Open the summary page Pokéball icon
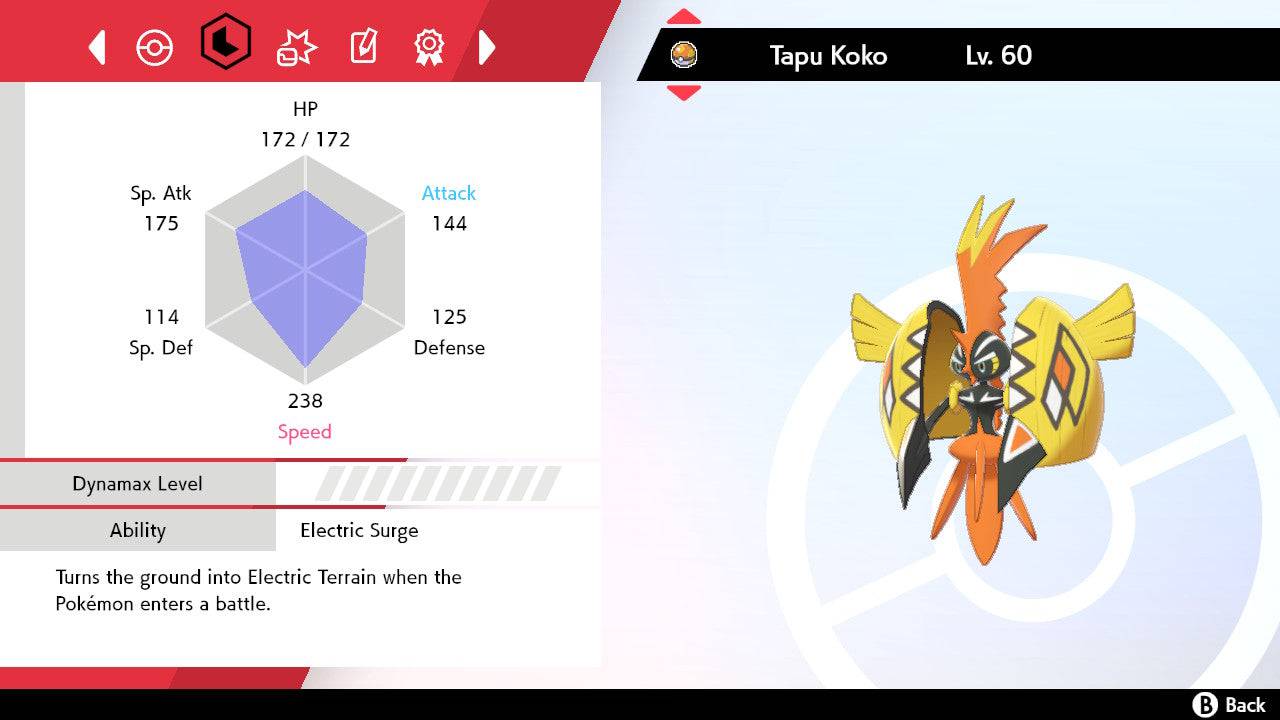Image resolution: width=1280 pixels, height=720 pixels. tap(155, 45)
